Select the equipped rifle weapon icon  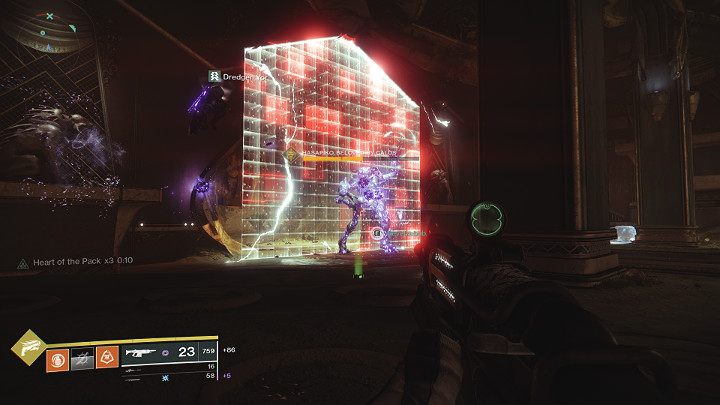pyautogui.click(x=141, y=354)
